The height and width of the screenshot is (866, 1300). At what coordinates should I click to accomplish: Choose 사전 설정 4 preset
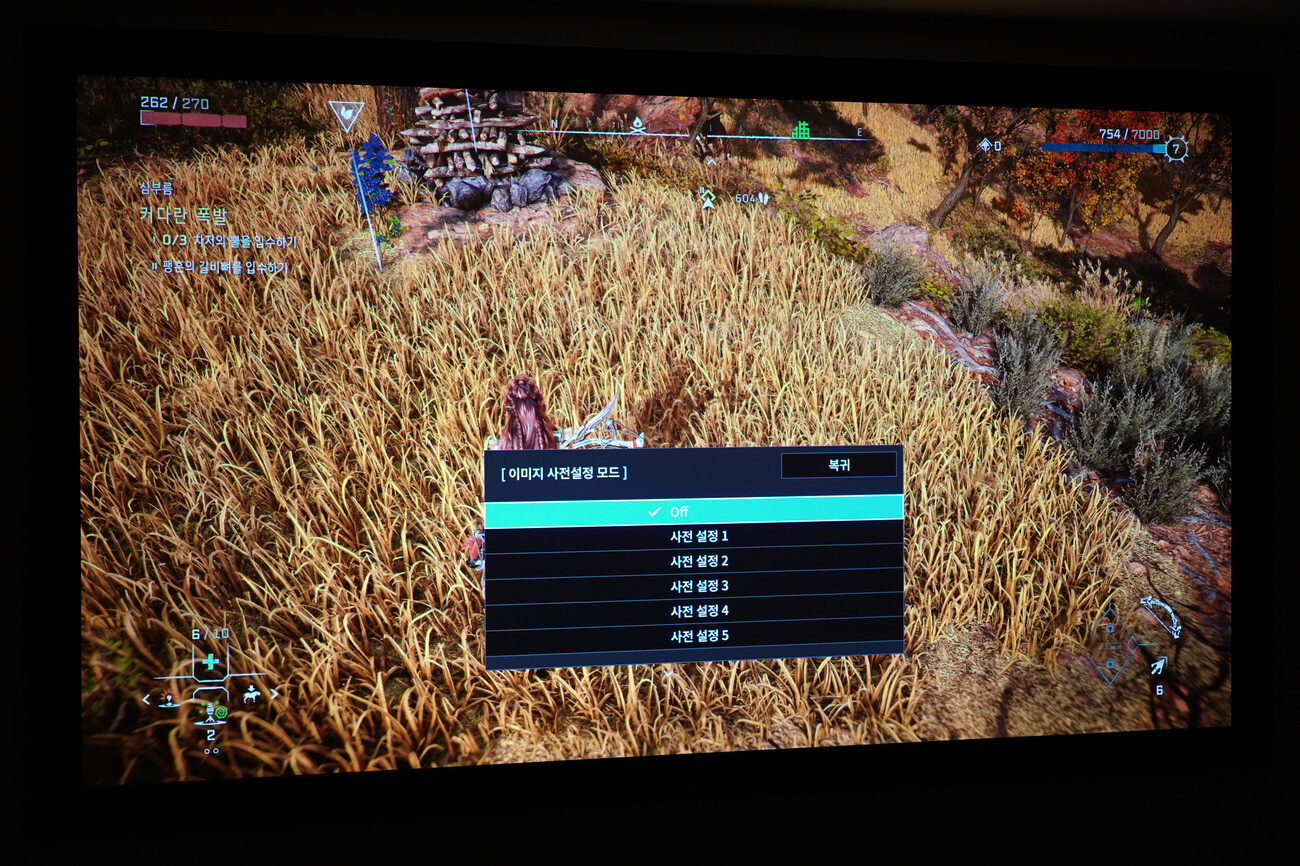(694, 611)
